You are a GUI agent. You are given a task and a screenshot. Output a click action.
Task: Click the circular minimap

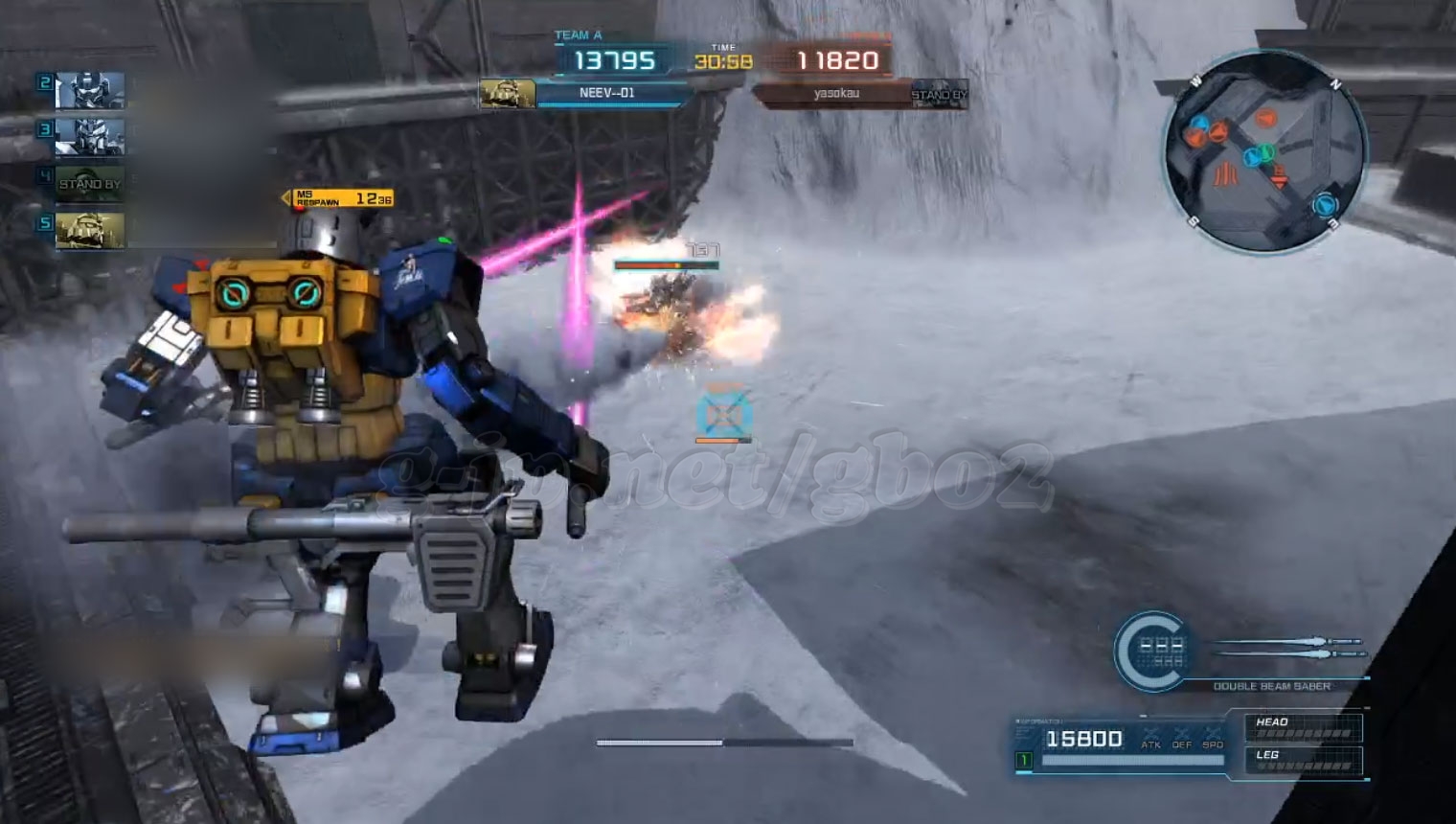[1264, 153]
